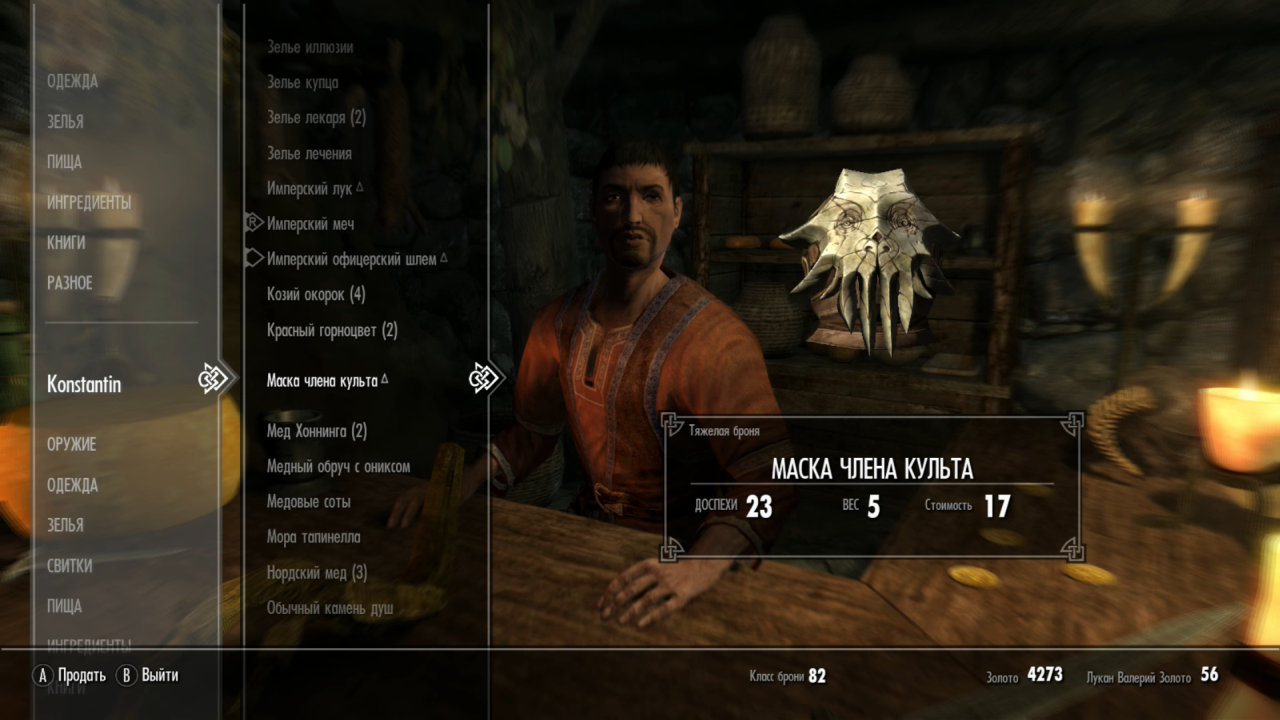Click the highlighted Маска члена культа entry
1280x720 pixels.
pos(322,381)
